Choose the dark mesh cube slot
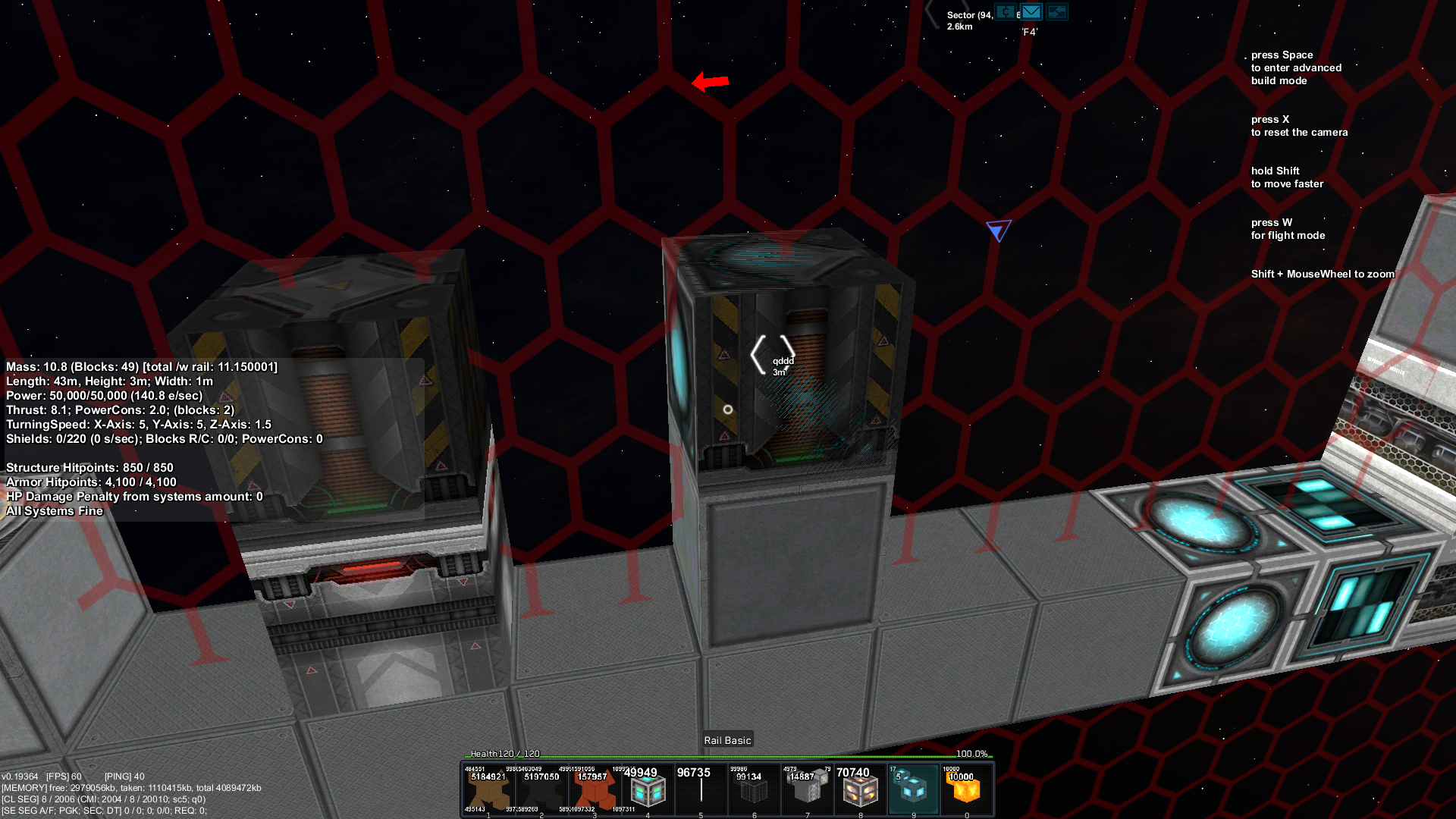Screen dimensions: 1456x819 [x=754, y=790]
